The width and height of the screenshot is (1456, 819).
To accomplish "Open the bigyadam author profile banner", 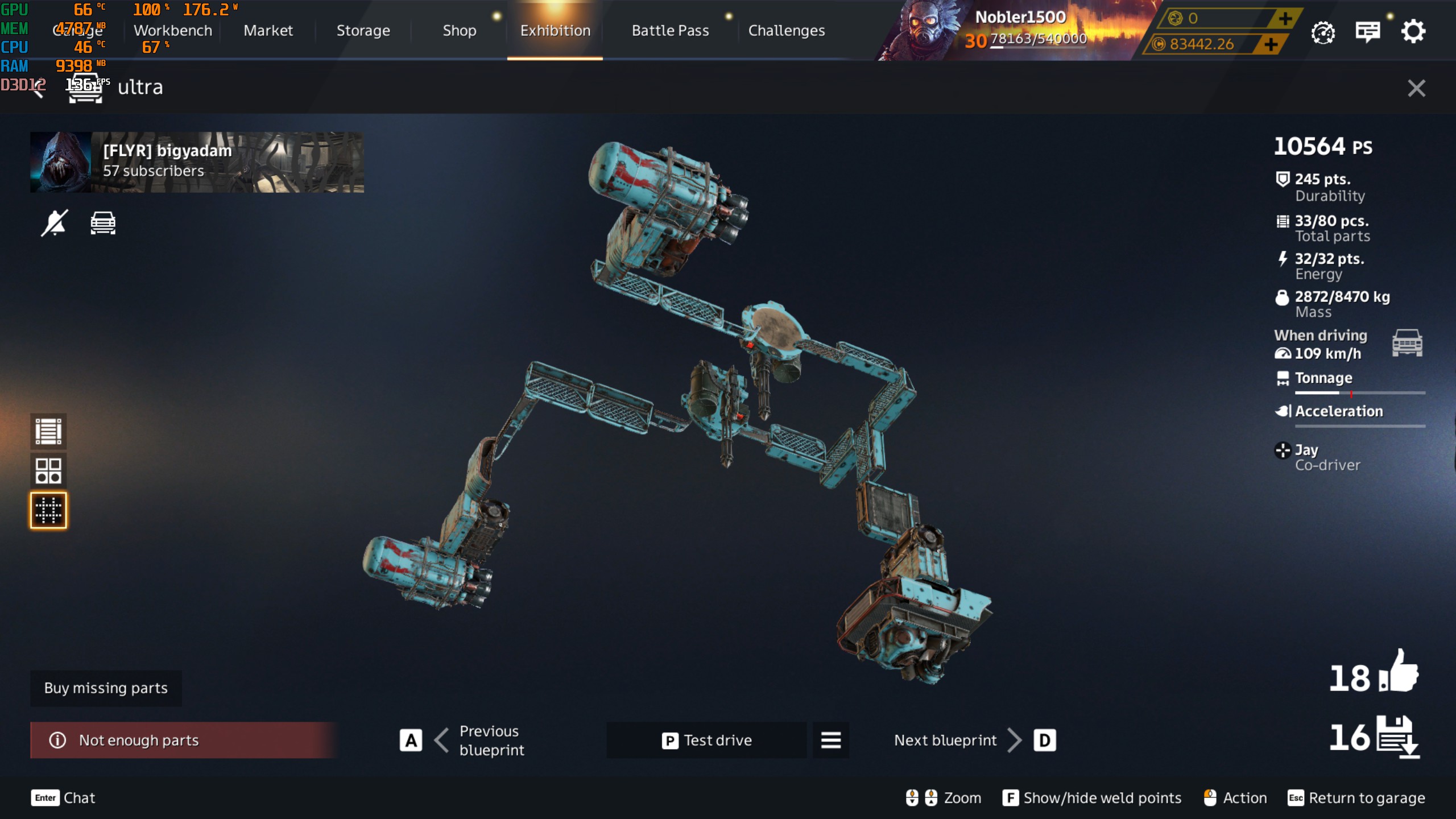I will click(x=197, y=162).
